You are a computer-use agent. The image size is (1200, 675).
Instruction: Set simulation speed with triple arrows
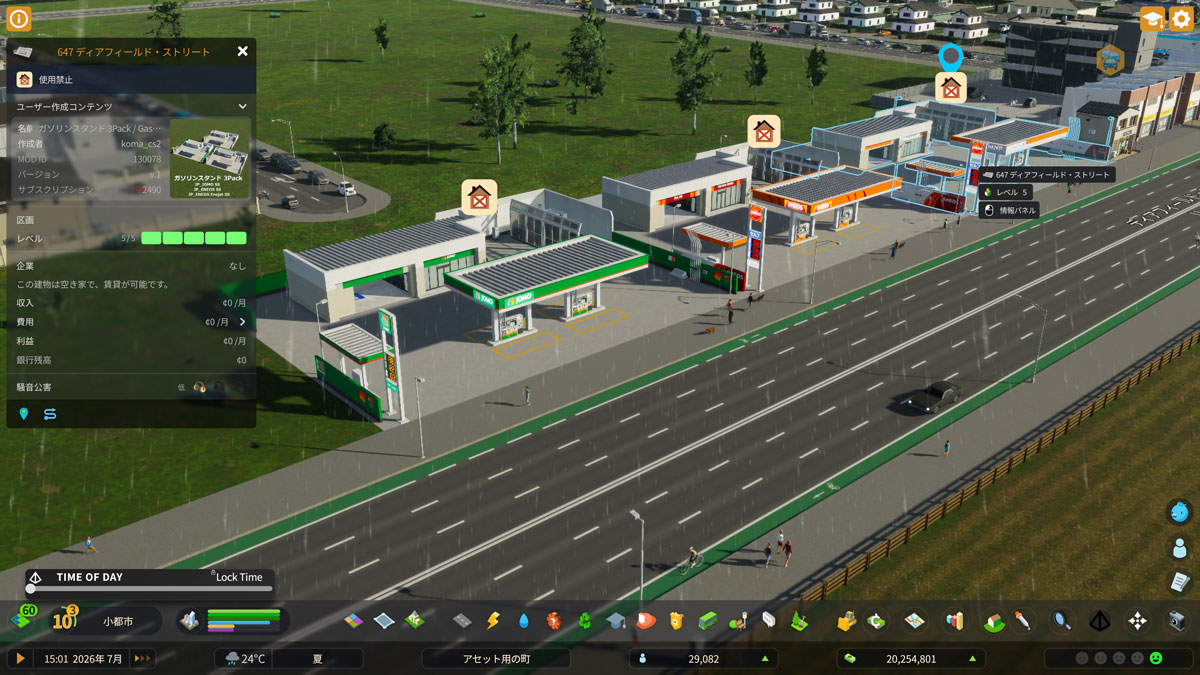142,658
